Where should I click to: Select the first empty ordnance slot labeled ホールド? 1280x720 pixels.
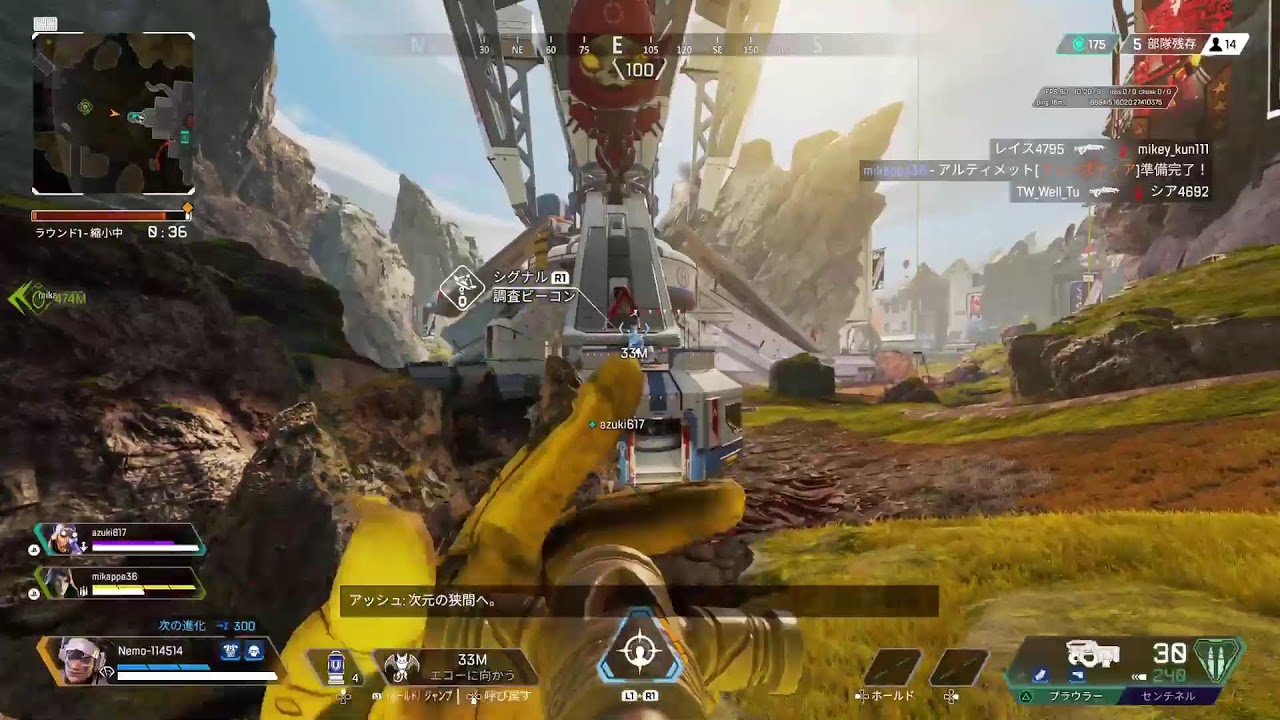coord(892,667)
